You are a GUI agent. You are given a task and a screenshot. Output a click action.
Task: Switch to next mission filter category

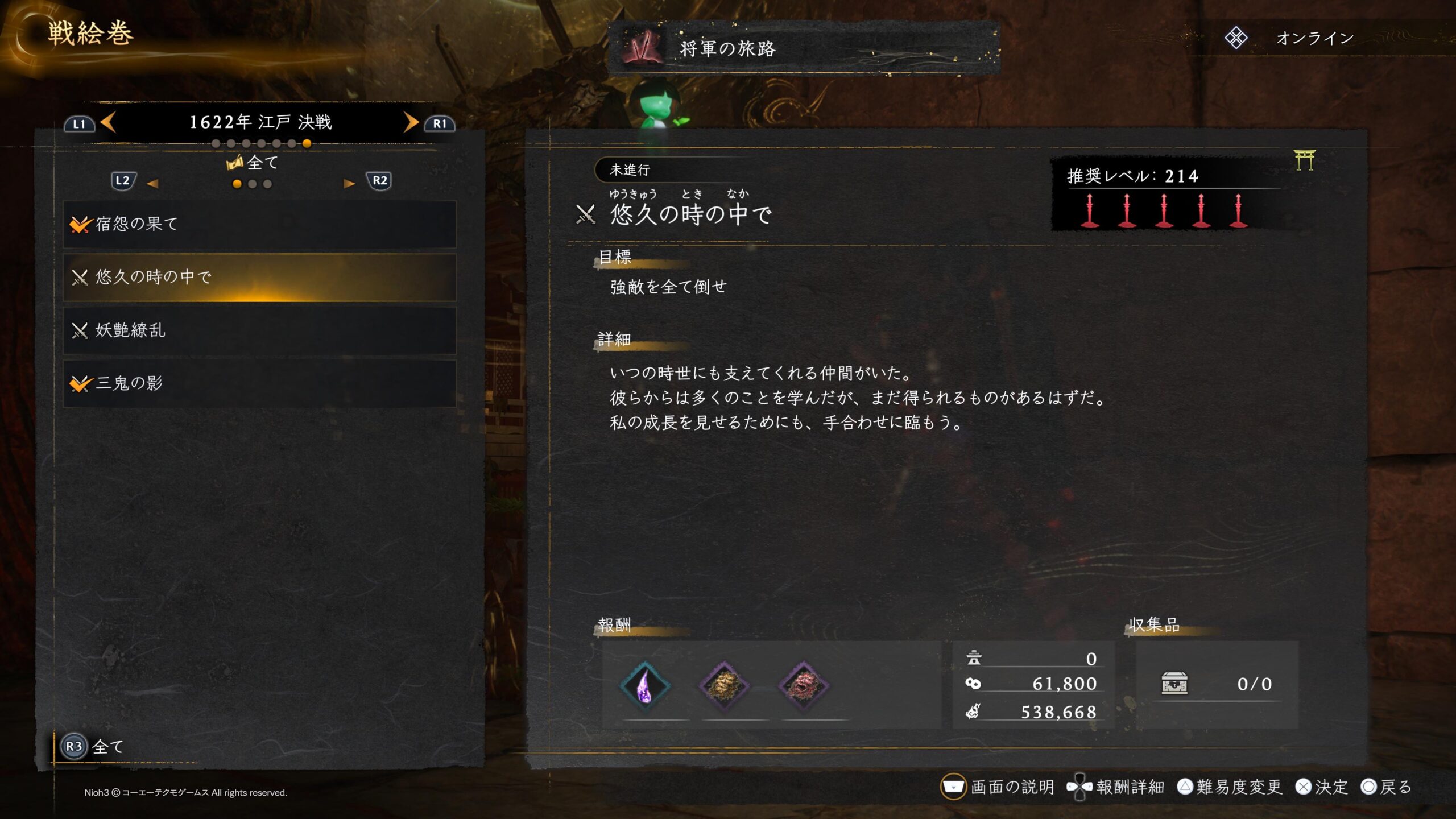point(349,183)
